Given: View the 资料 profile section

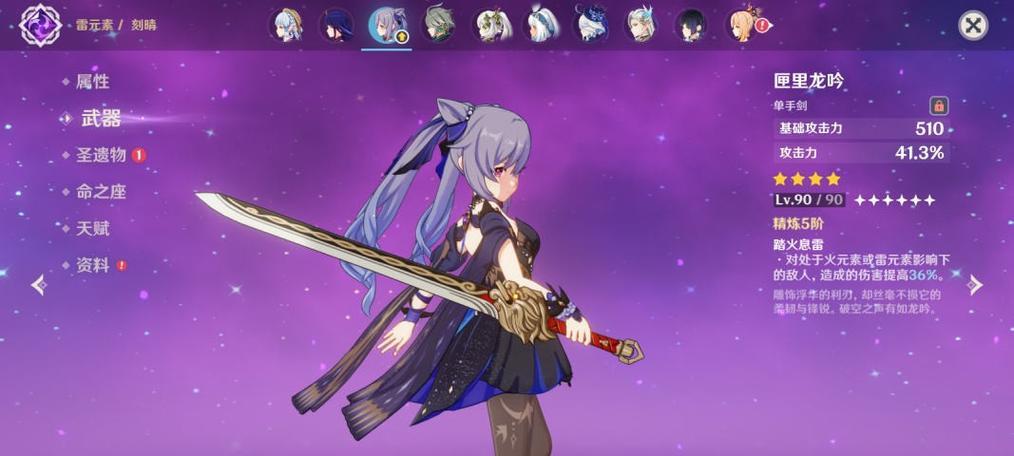Looking at the screenshot, I should 92,265.
